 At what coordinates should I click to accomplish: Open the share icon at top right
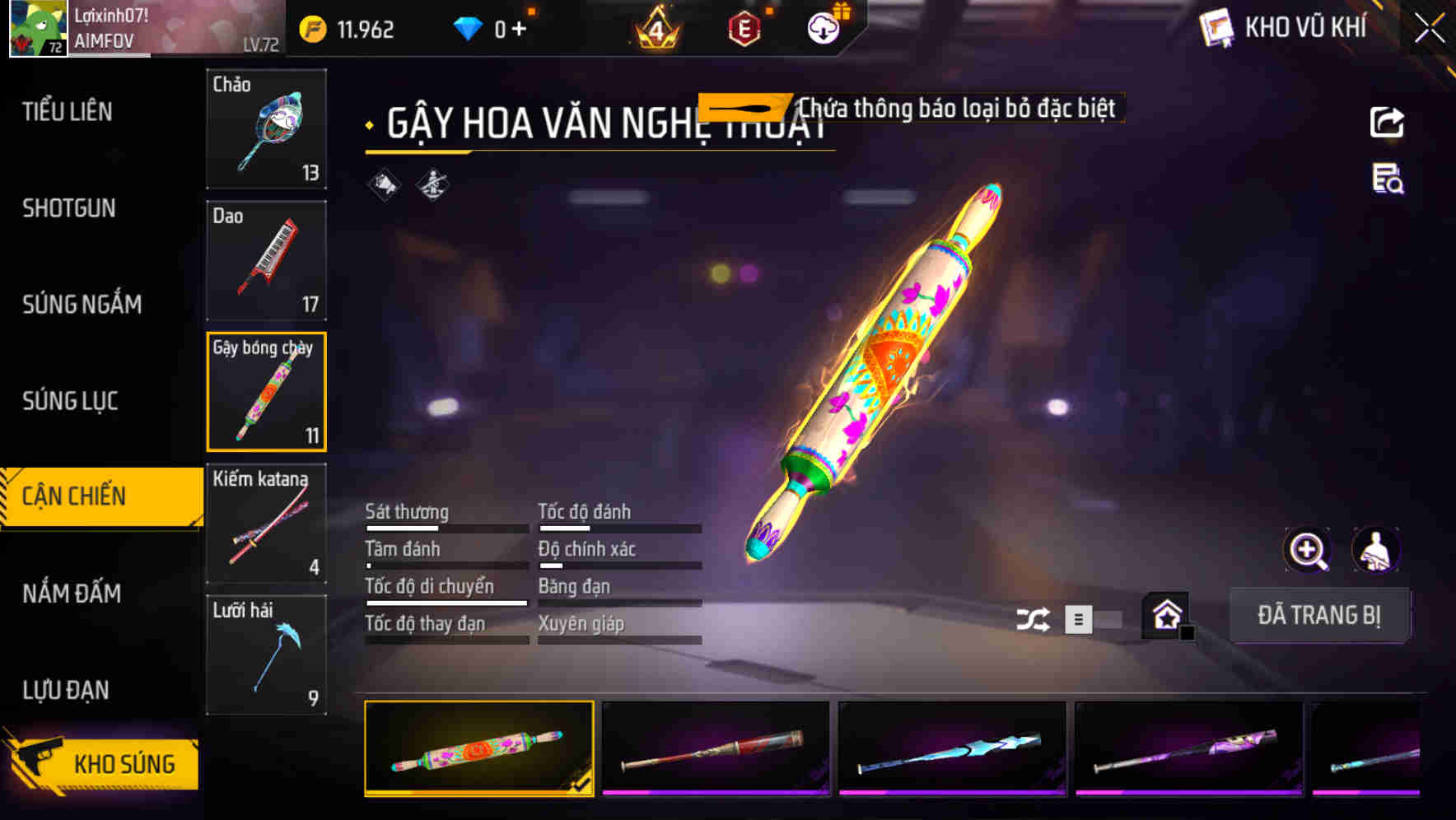(x=1386, y=122)
